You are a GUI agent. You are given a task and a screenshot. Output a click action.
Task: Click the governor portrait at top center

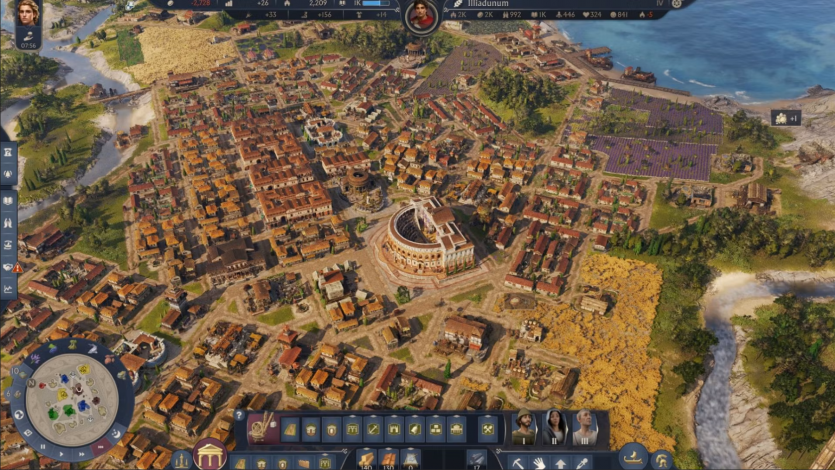pos(421,16)
